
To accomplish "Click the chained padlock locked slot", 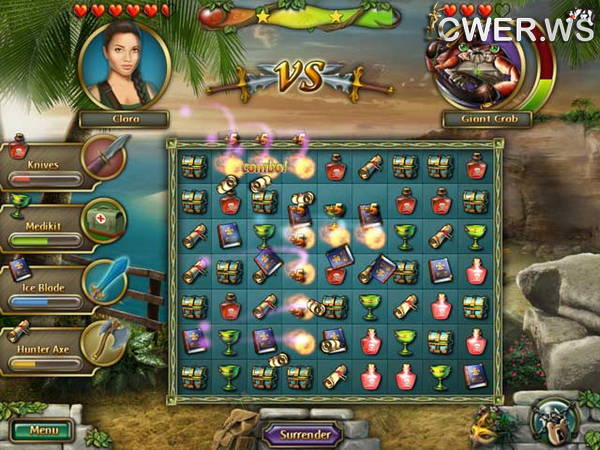I will click(551, 418).
